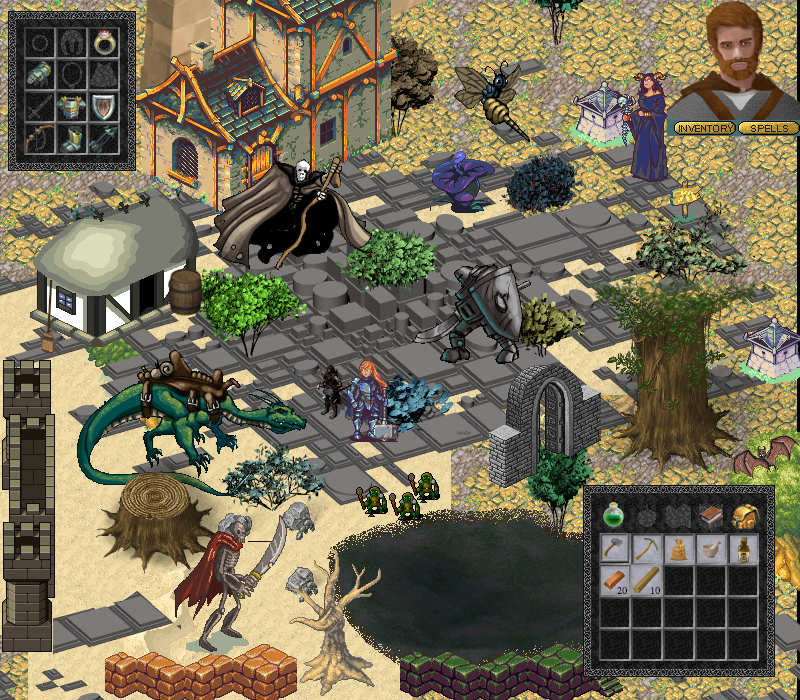Select the pickaxe in the inventory
The width and height of the screenshot is (800, 700).
click(646, 548)
